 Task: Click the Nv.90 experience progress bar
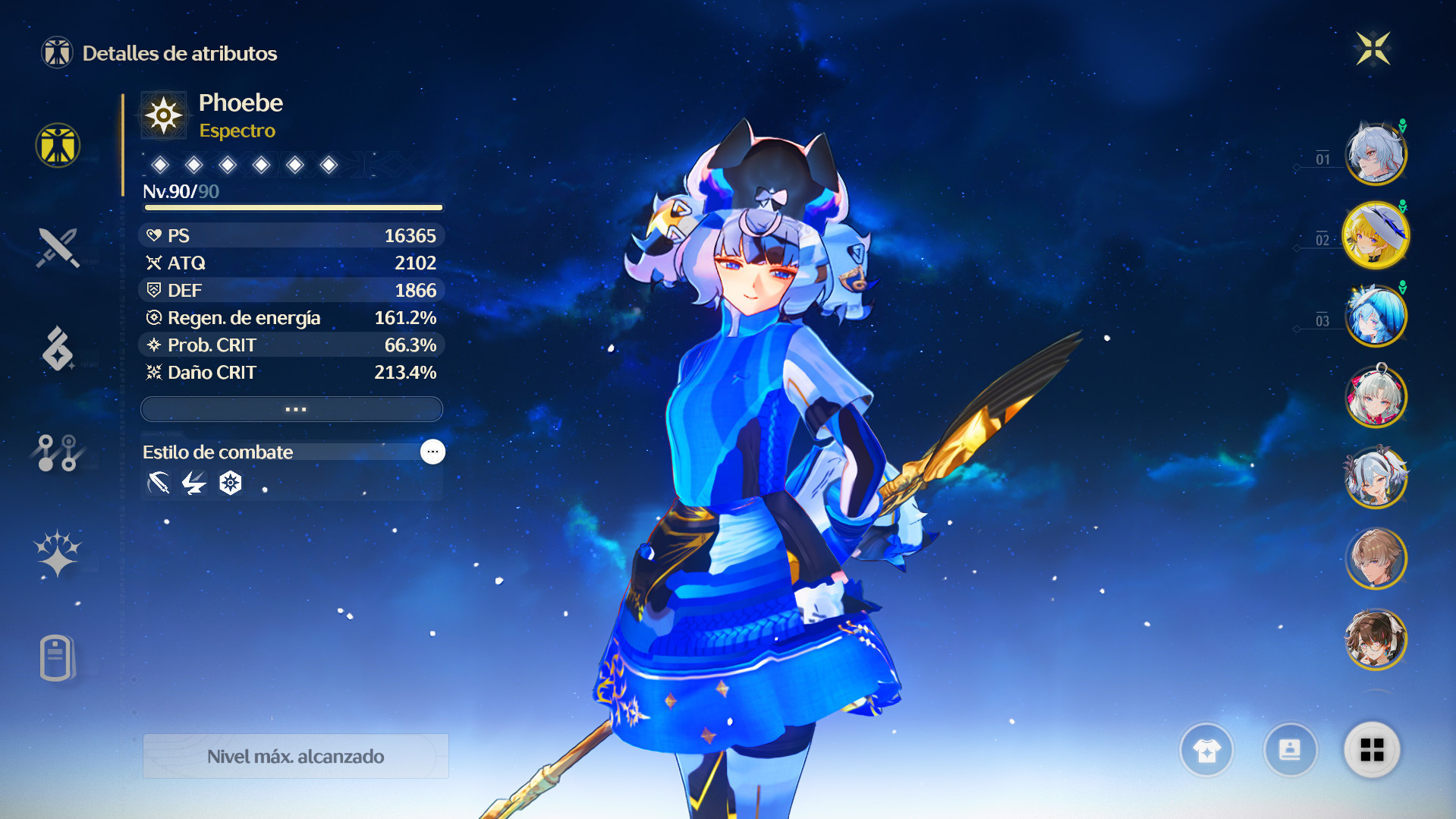point(291,206)
